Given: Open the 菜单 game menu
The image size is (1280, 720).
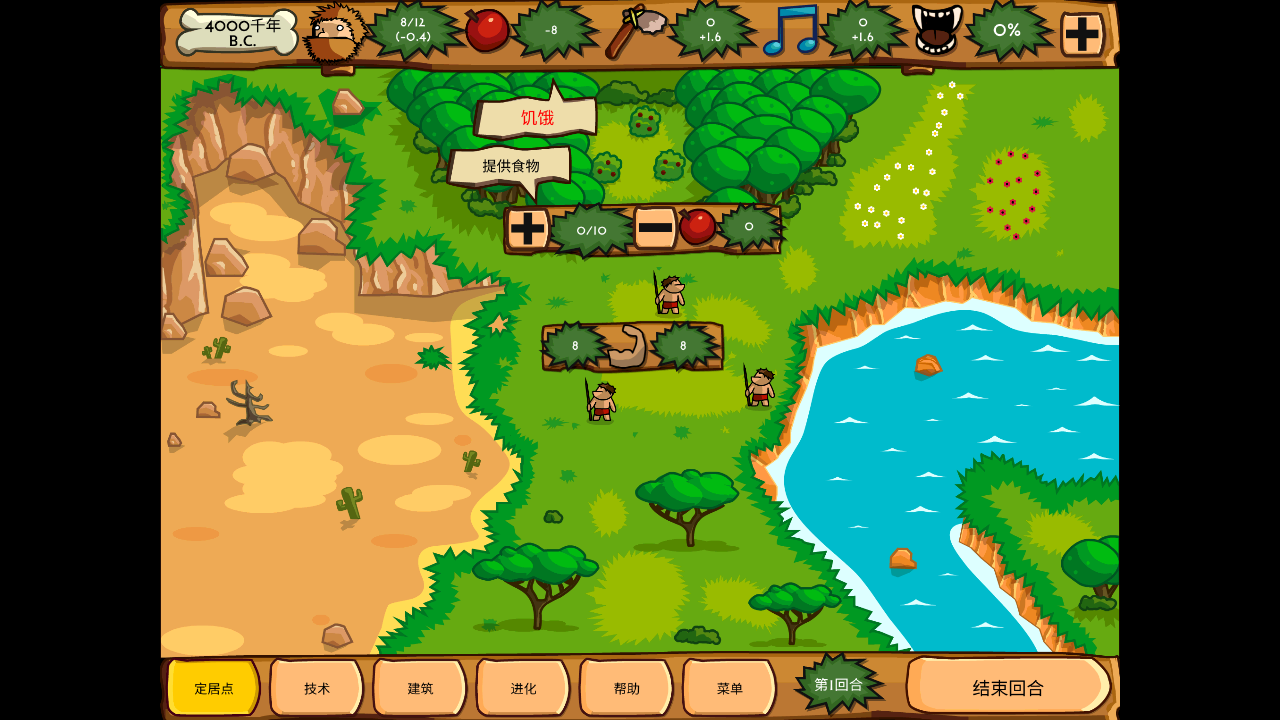Looking at the screenshot, I should tap(729, 688).
